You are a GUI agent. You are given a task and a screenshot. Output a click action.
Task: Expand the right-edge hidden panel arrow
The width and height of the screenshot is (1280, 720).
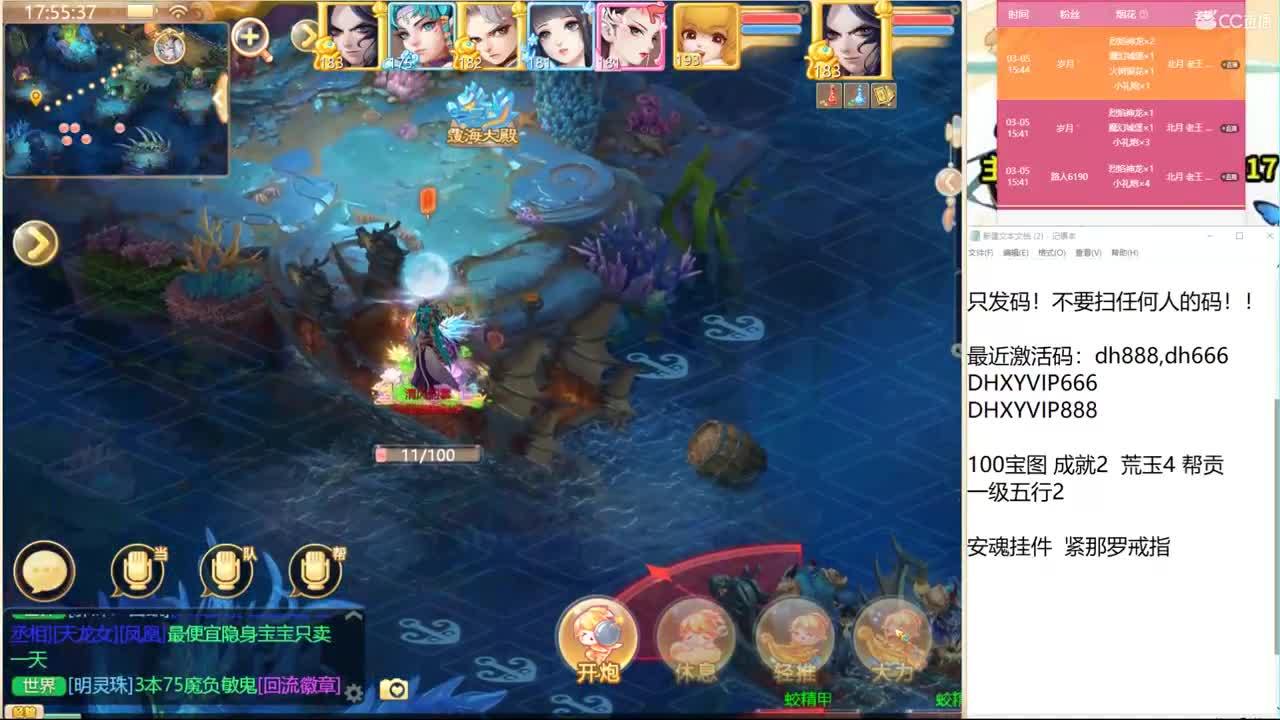(948, 183)
